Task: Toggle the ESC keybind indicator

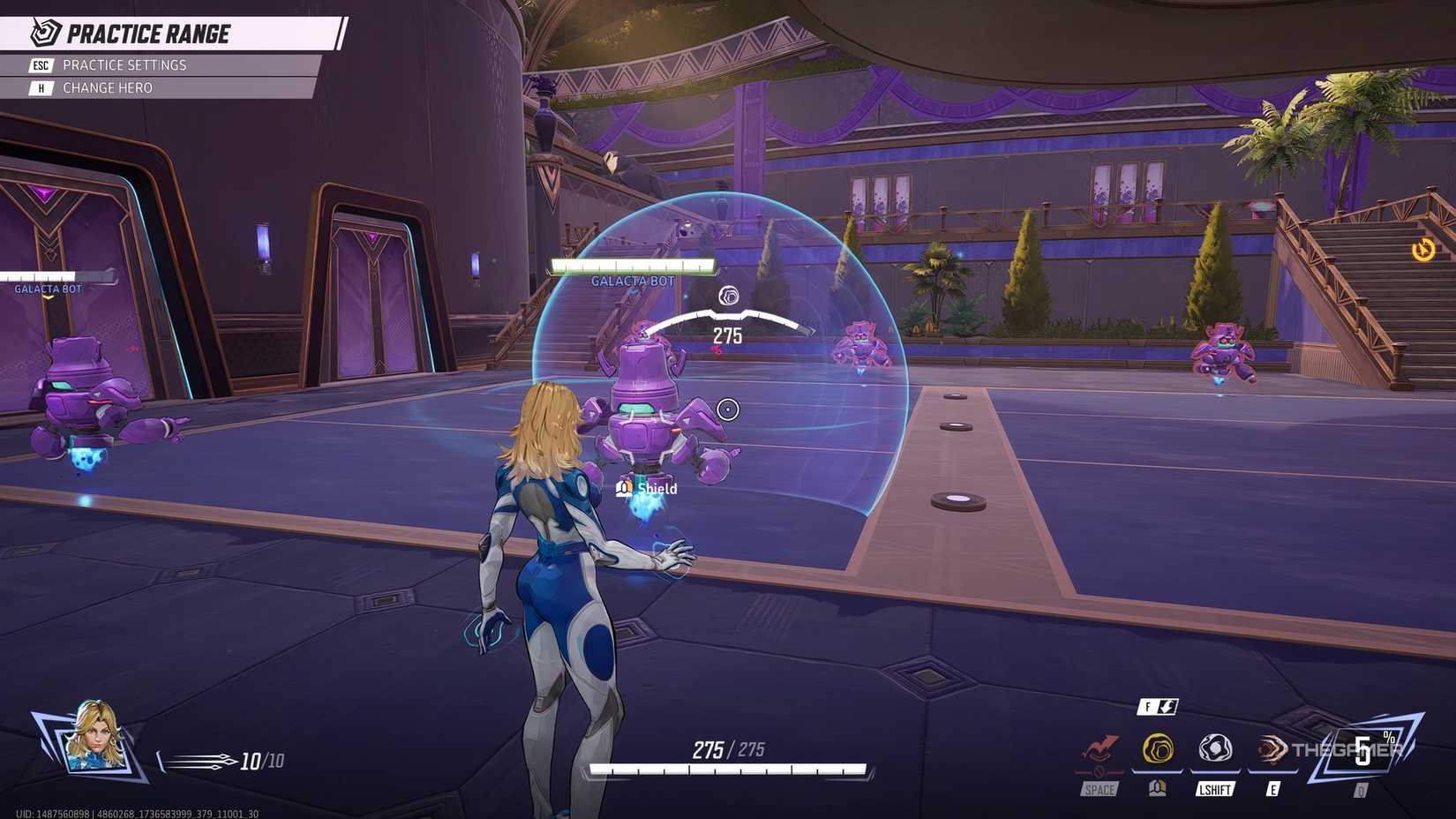Action: pyautogui.click(x=41, y=64)
